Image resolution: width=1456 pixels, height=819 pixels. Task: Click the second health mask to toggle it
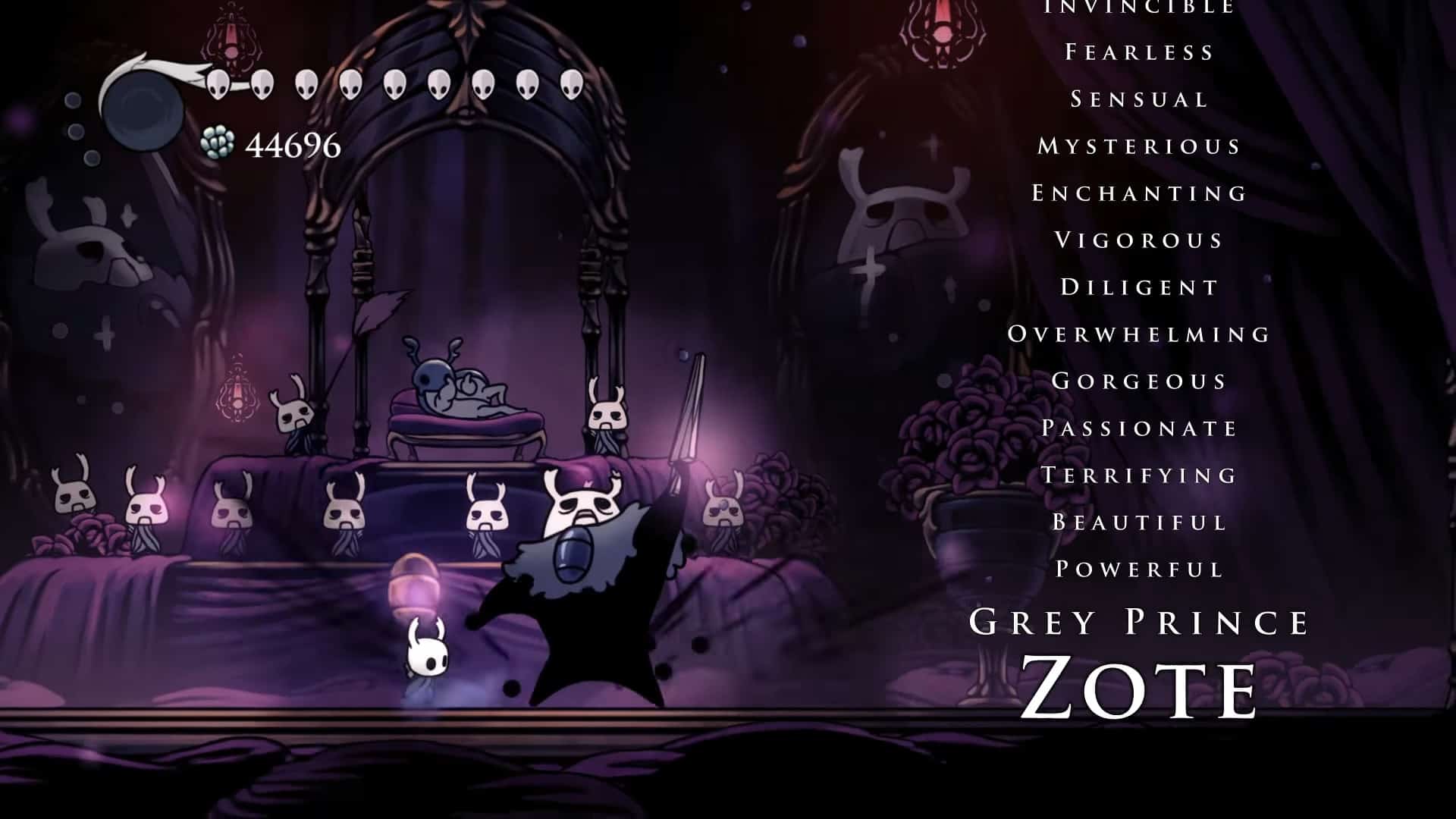(263, 83)
